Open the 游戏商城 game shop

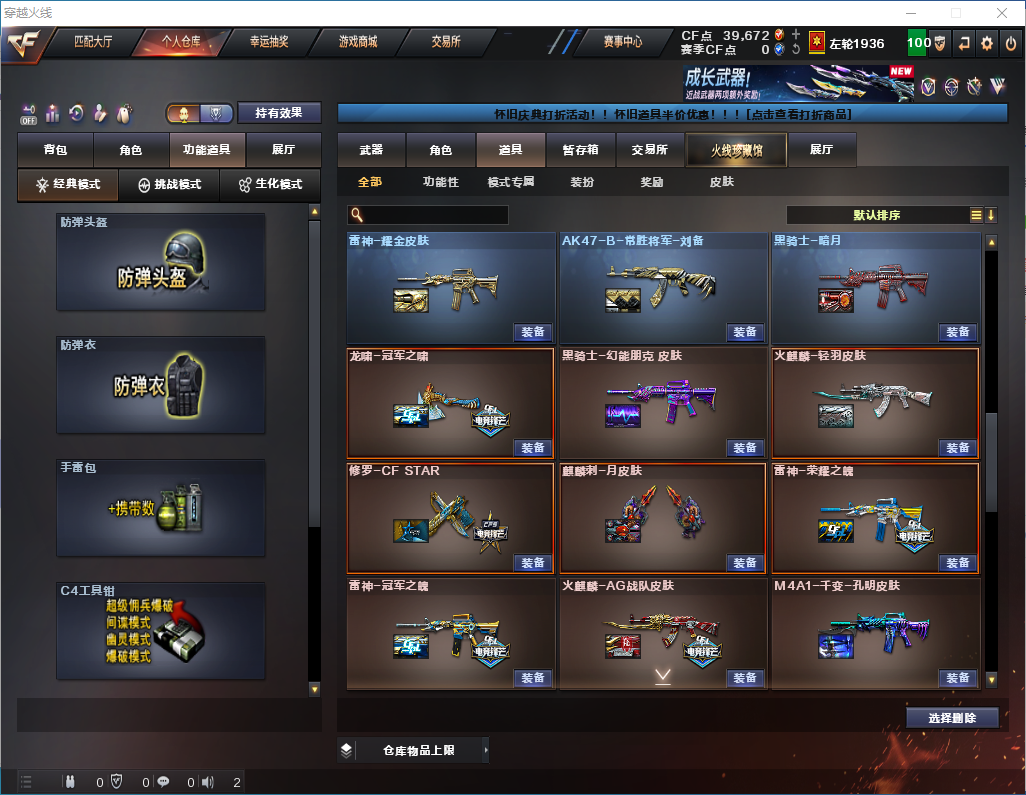pos(358,42)
